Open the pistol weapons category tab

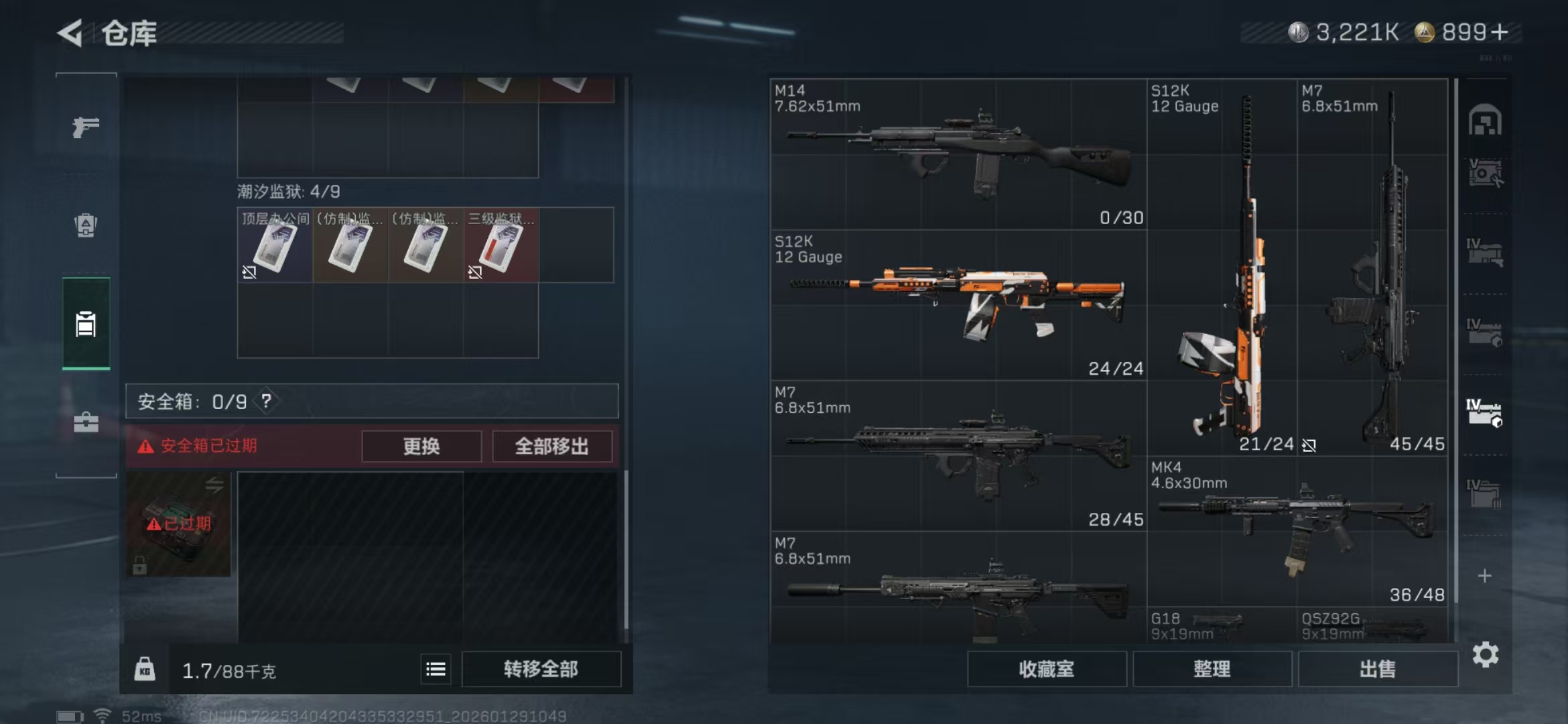[86, 127]
